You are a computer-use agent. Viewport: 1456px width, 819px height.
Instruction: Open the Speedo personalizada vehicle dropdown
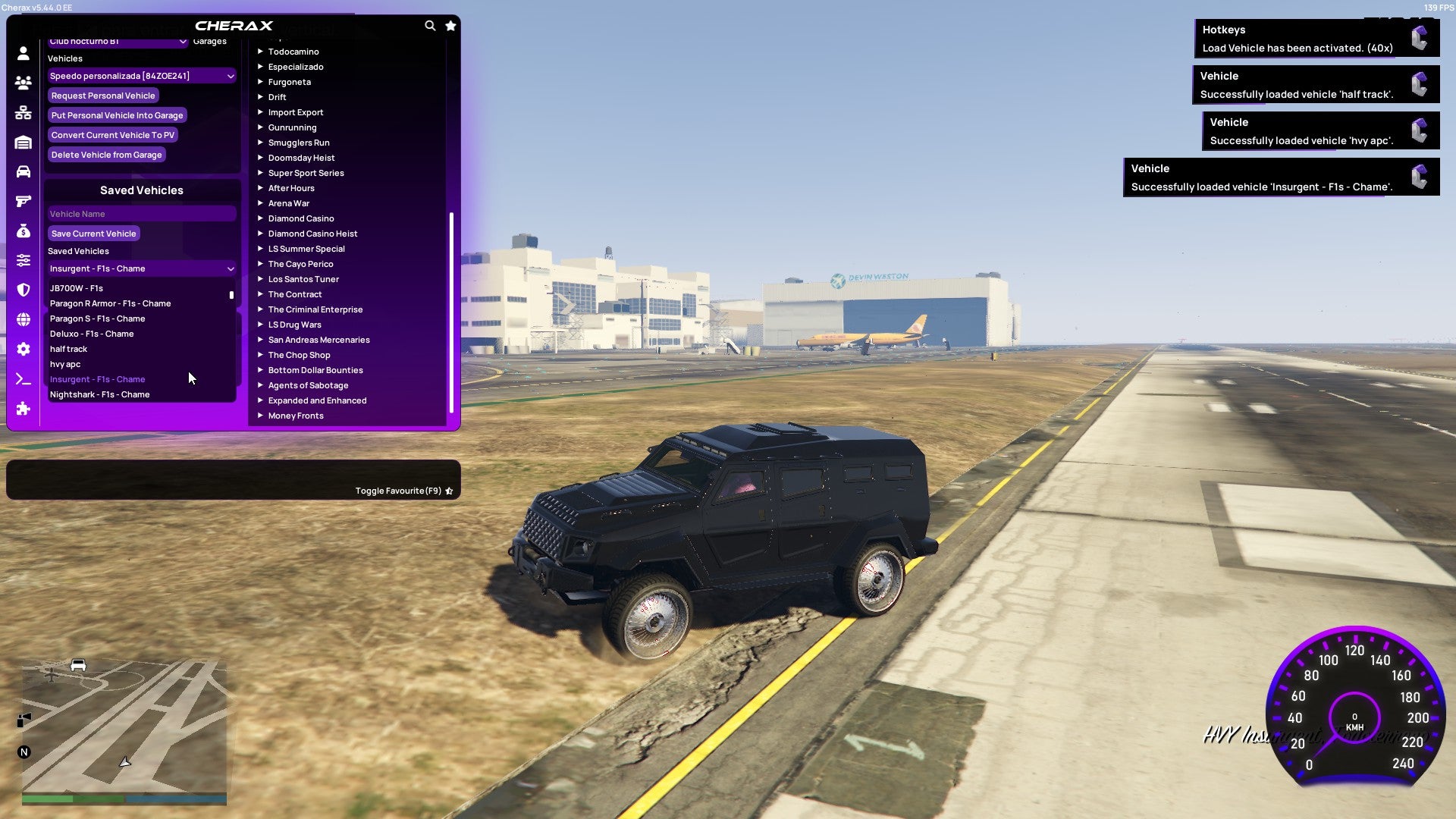(141, 76)
